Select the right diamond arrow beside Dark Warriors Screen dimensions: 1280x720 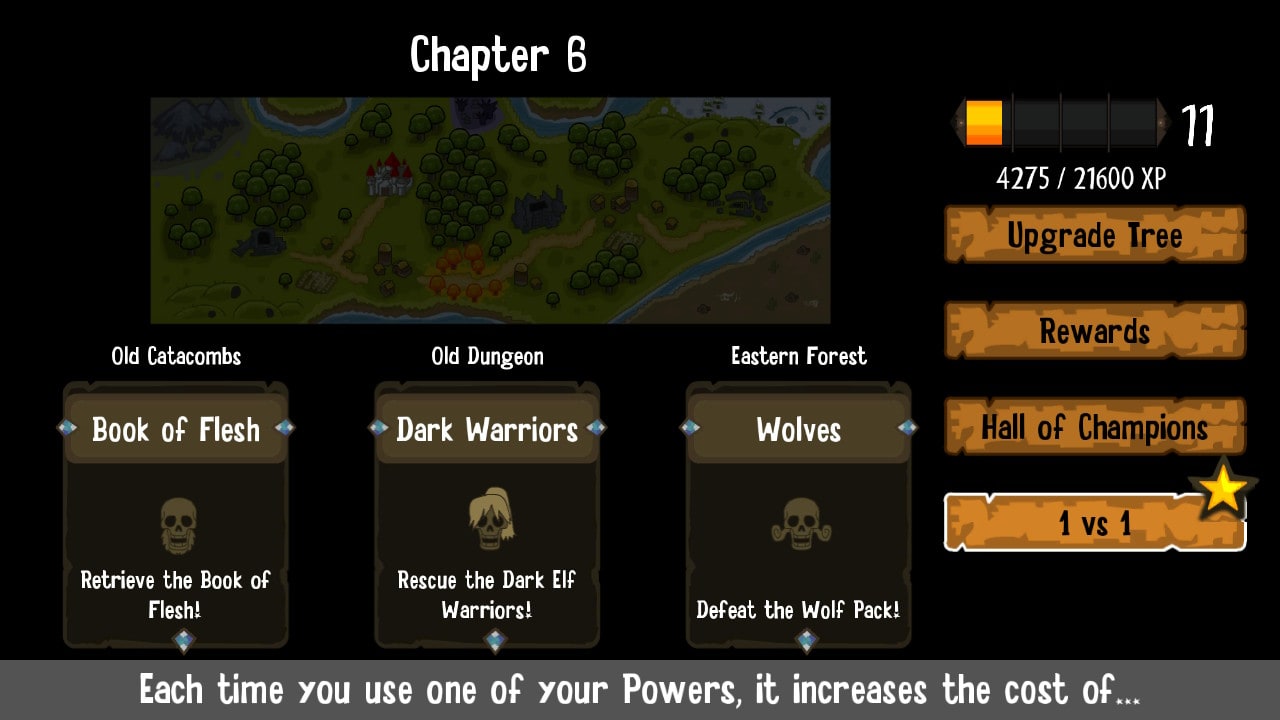[x=597, y=427]
